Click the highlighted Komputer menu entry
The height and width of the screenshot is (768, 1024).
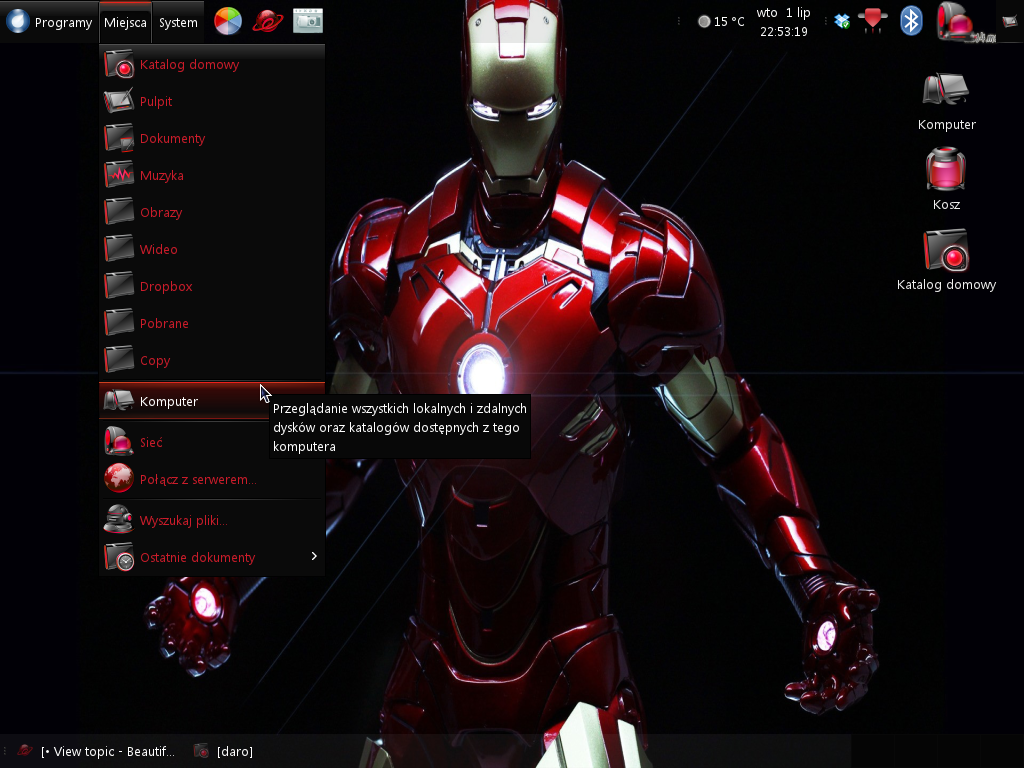pyautogui.click(x=169, y=402)
